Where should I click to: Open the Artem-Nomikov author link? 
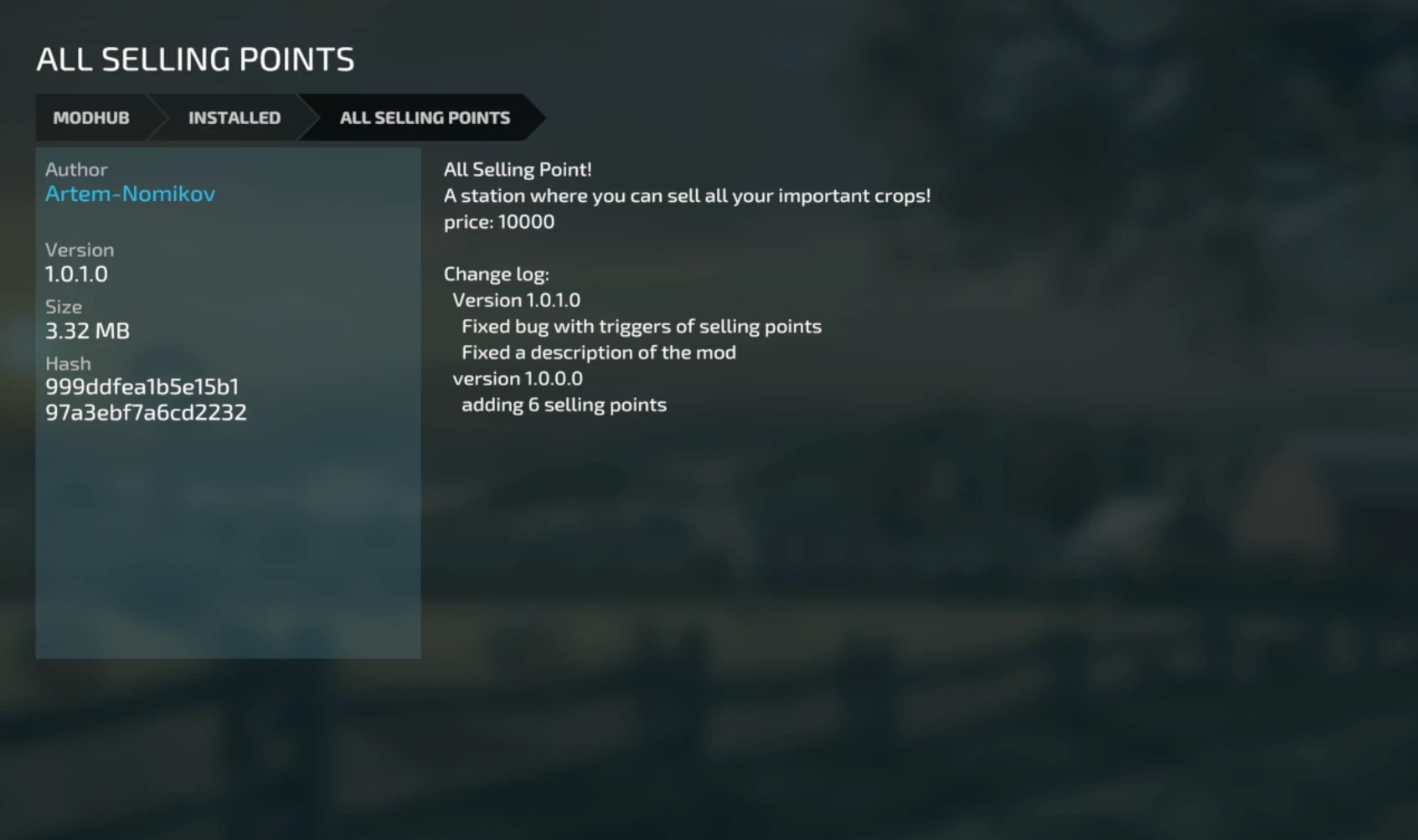point(131,193)
